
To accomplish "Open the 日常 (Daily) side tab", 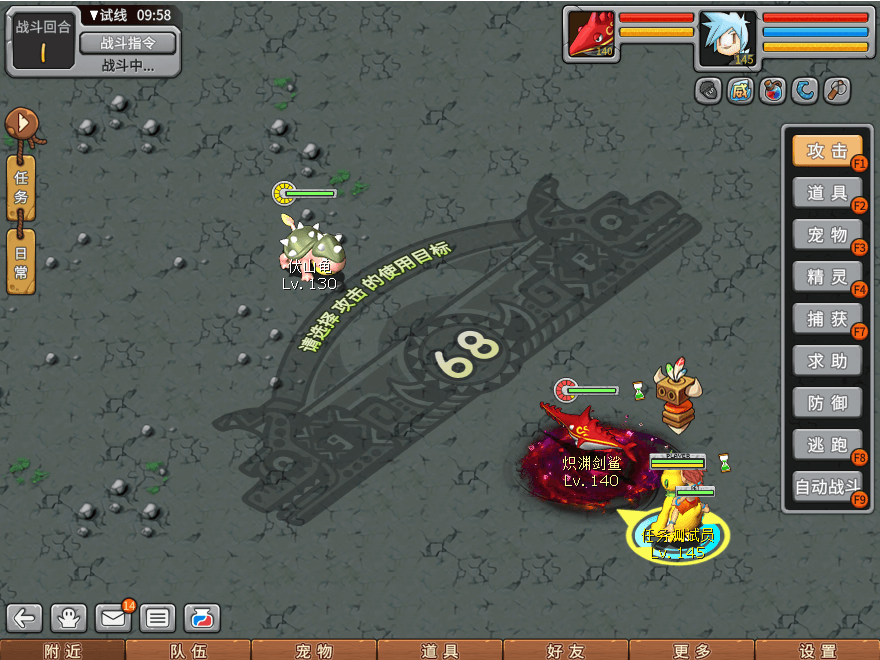I will click(x=21, y=261).
